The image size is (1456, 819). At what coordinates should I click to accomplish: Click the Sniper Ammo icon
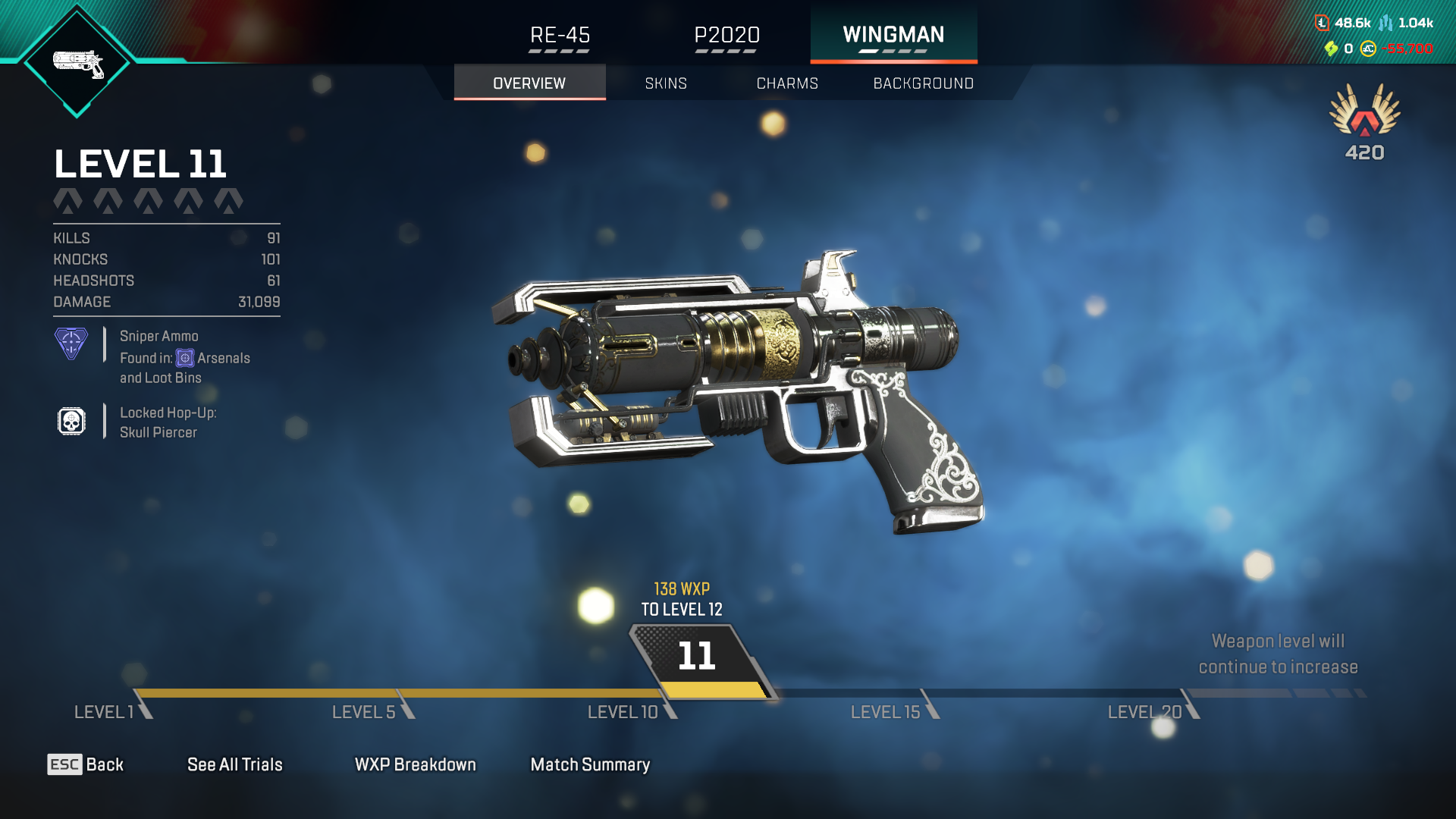tap(71, 344)
